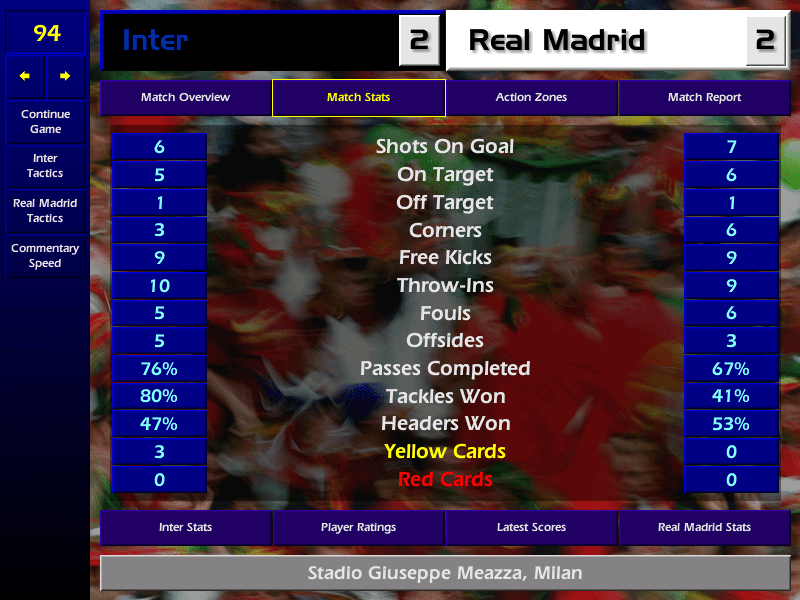This screenshot has height=600, width=800.
Task: Open Inter Tactics
Action: point(45,166)
